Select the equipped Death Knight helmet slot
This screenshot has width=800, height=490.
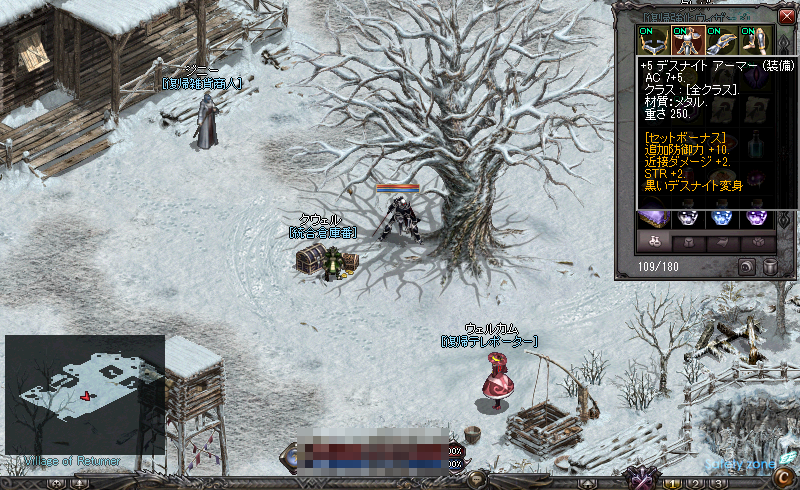(653, 40)
